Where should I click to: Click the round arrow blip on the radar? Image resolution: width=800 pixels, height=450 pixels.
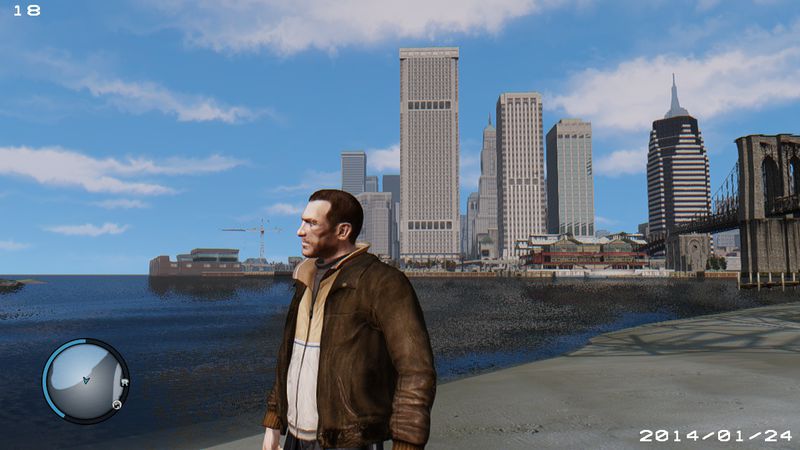click(117, 403)
